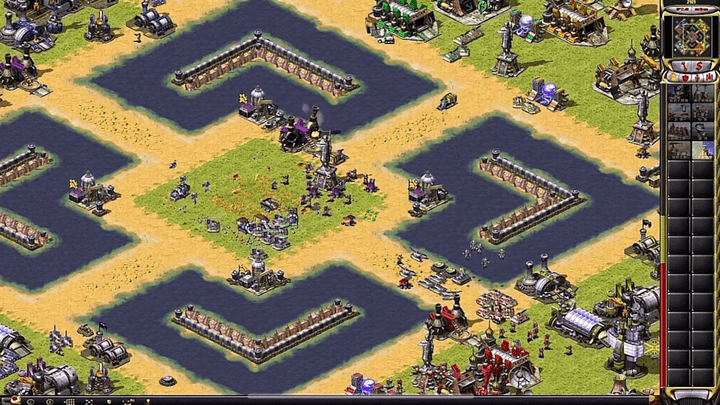Switch to the infantry build tab

697,77
